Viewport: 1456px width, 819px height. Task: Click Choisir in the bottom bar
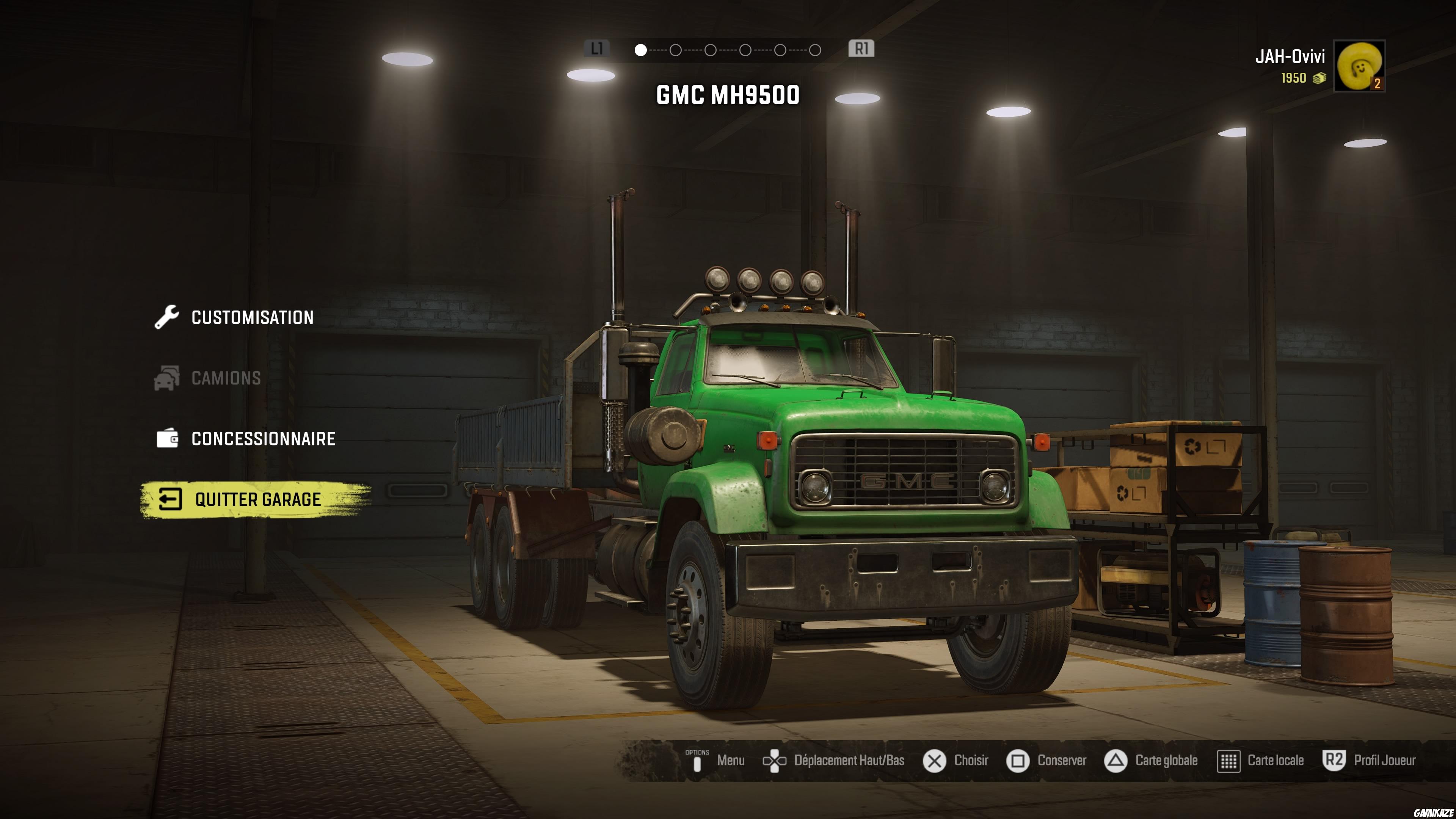click(x=971, y=761)
